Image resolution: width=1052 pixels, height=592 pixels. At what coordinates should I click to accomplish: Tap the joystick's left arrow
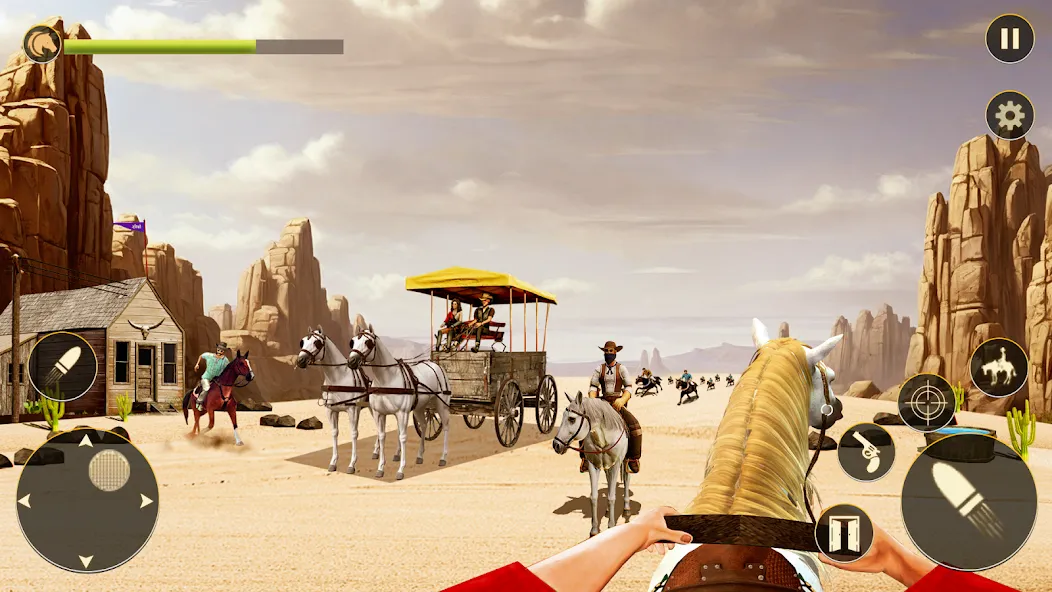pyautogui.click(x=24, y=500)
